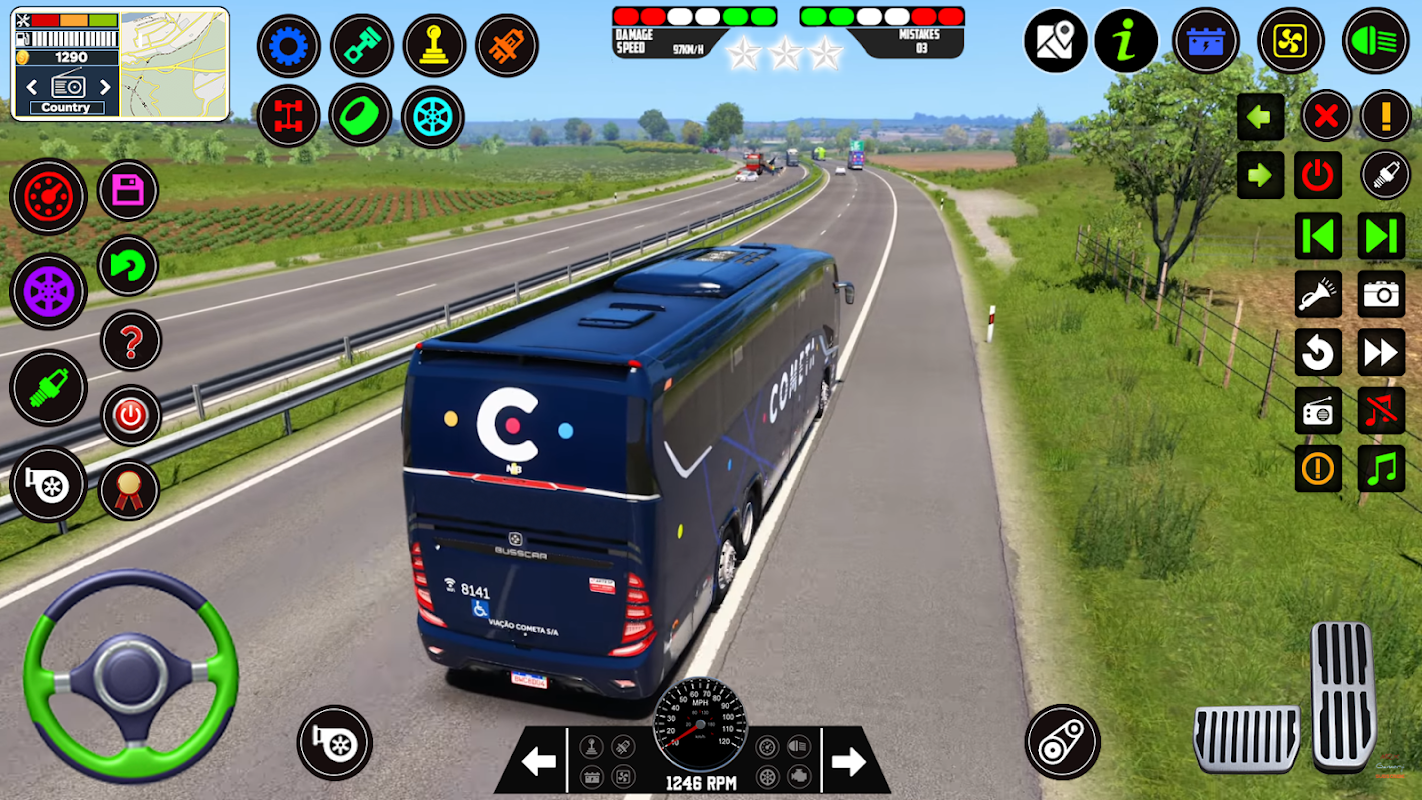Go back to the previous music track
The image size is (1422, 800).
tap(1318, 236)
